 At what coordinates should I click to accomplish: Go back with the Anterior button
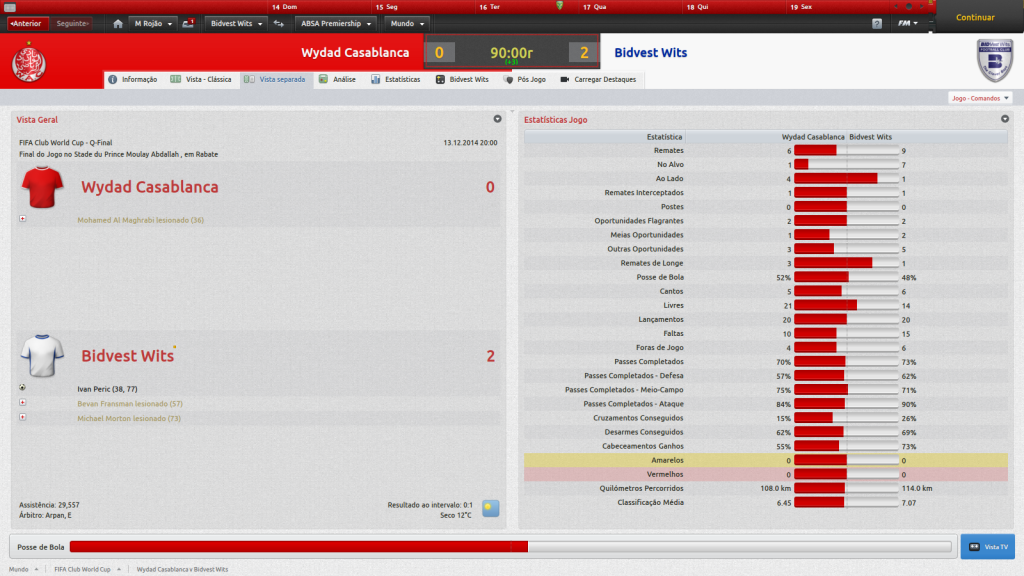coord(26,23)
